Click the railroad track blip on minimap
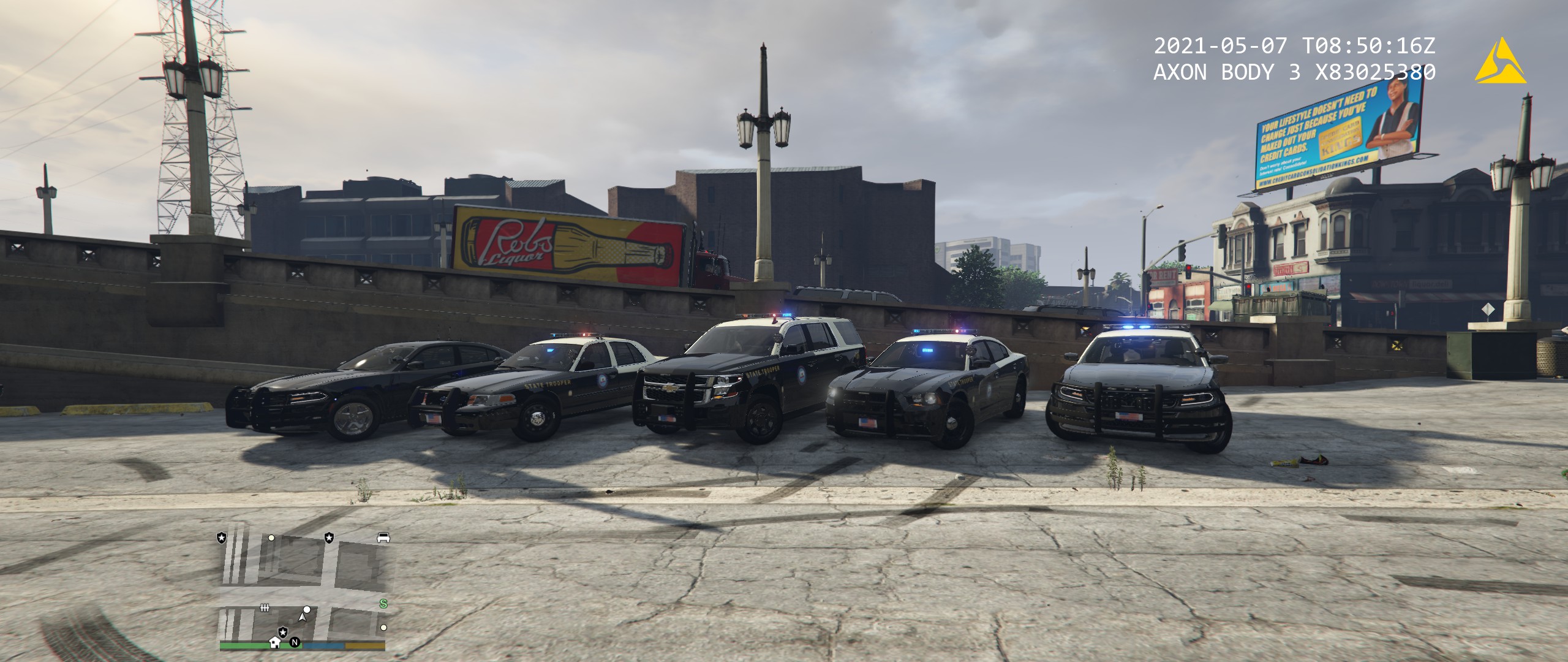 click(x=265, y=608)
